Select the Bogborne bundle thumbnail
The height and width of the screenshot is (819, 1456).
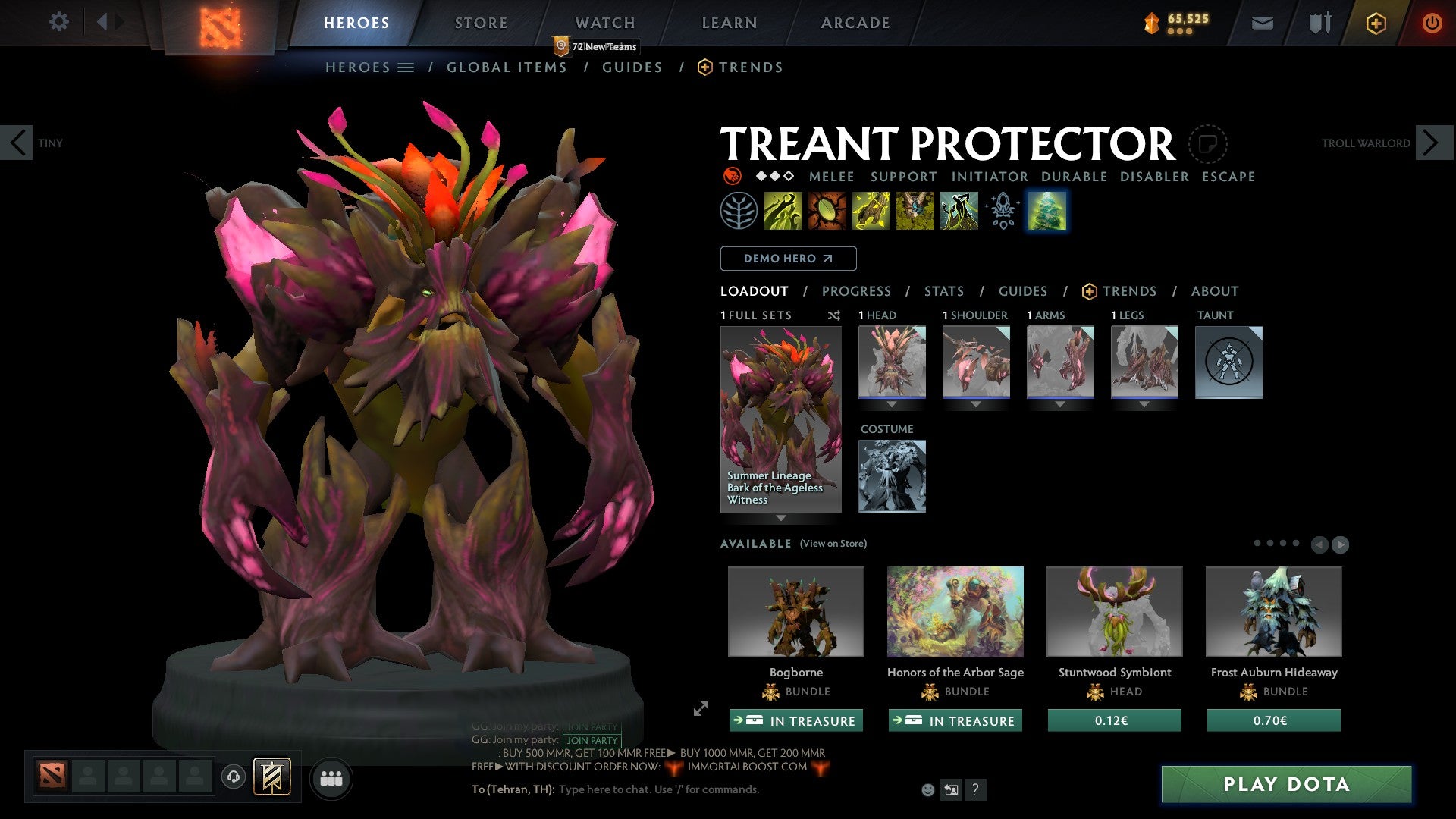795,612
